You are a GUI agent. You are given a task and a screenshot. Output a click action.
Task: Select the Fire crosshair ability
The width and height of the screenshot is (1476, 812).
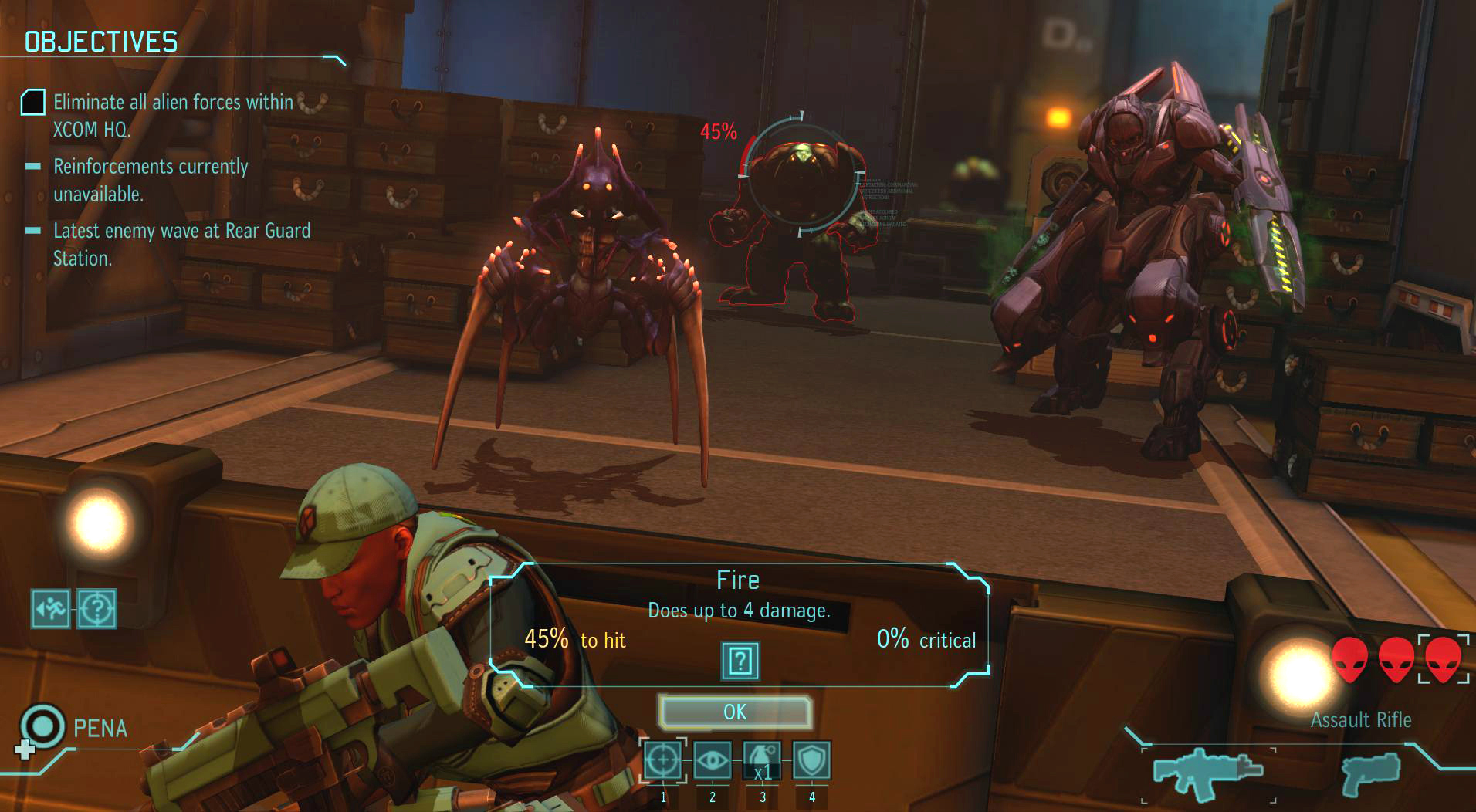pyautogui.click(x=662, y=761)
